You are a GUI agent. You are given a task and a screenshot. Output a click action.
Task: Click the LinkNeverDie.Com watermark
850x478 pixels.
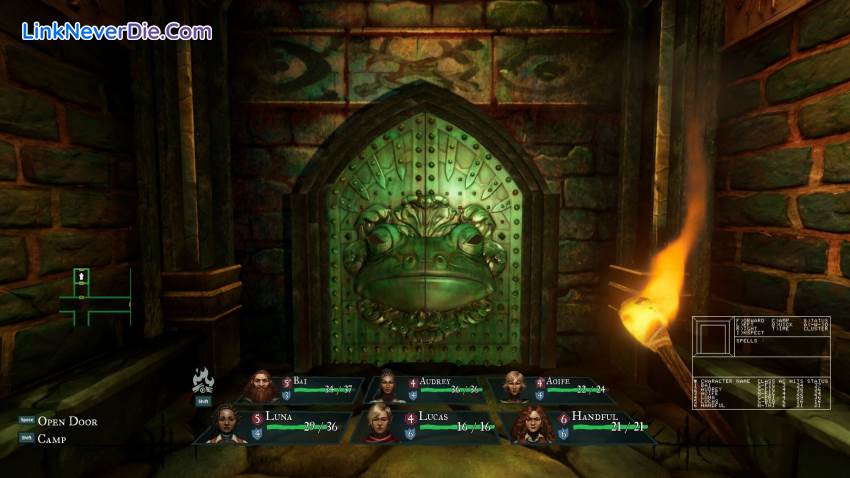coord(116,31)
